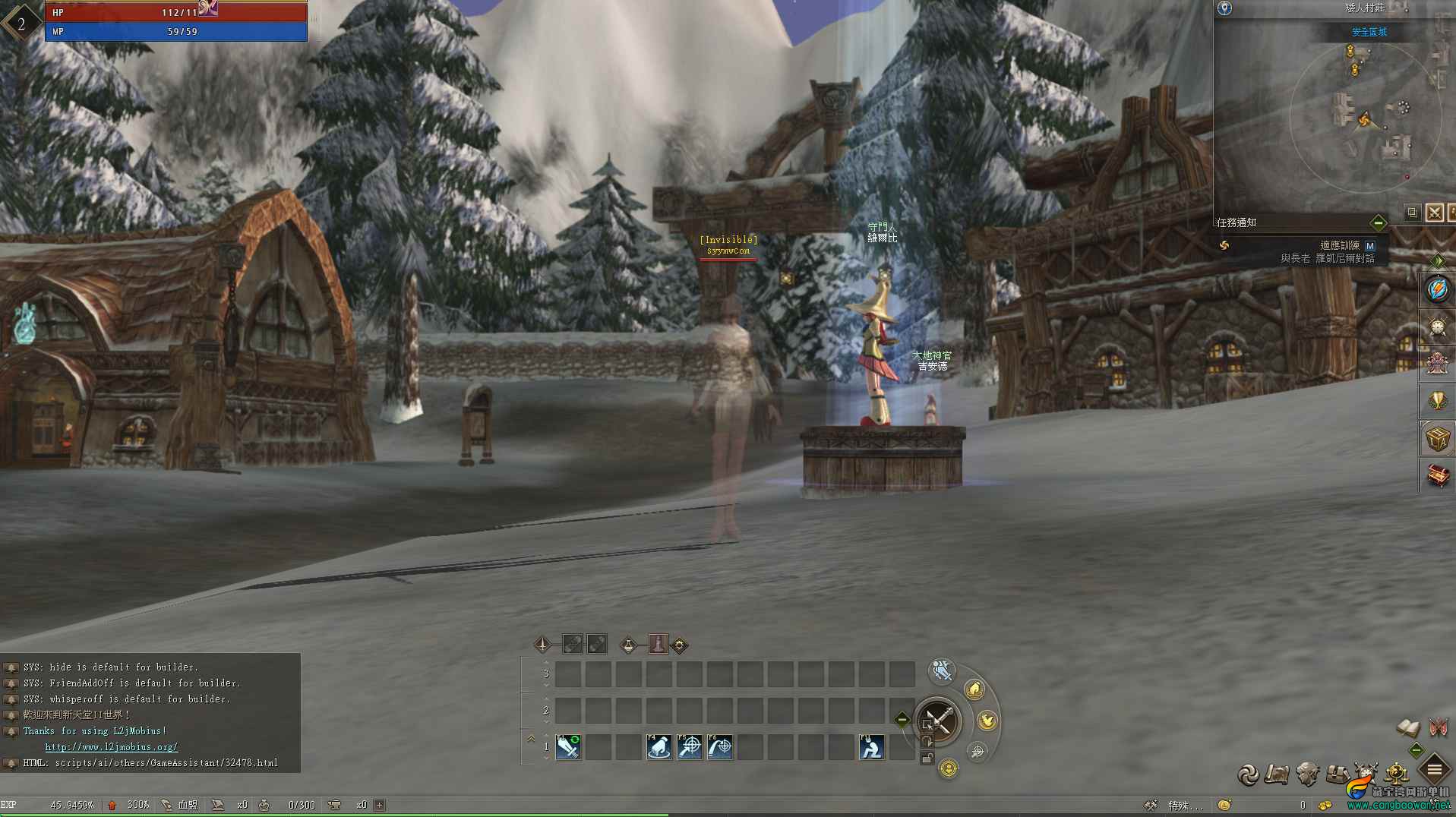The width and height of the screenshot is (1456, 817).
Task: Click the up arrow beside hotbar row 3
Action: click(x=546, y=662)
